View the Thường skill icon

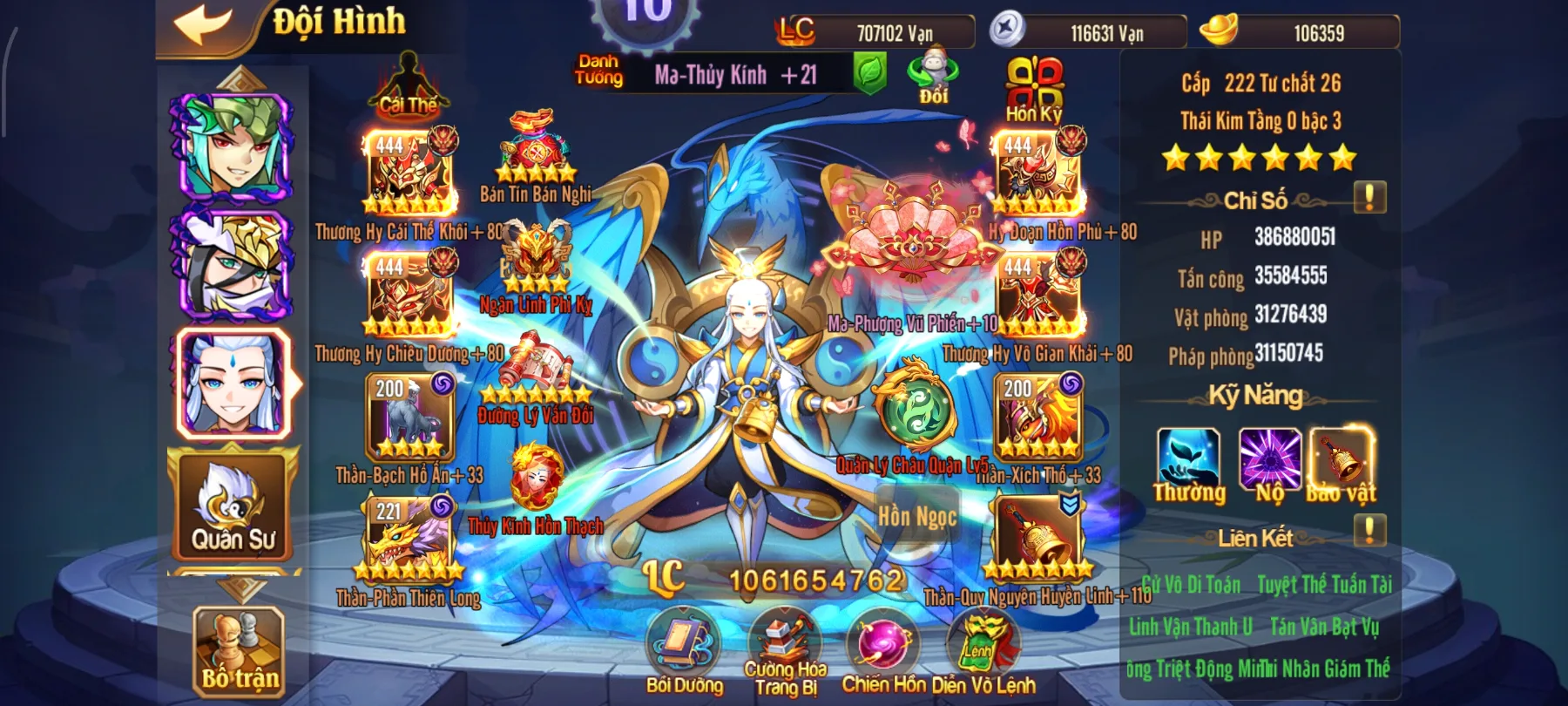pyautogui.click(x=1188, y=459)
